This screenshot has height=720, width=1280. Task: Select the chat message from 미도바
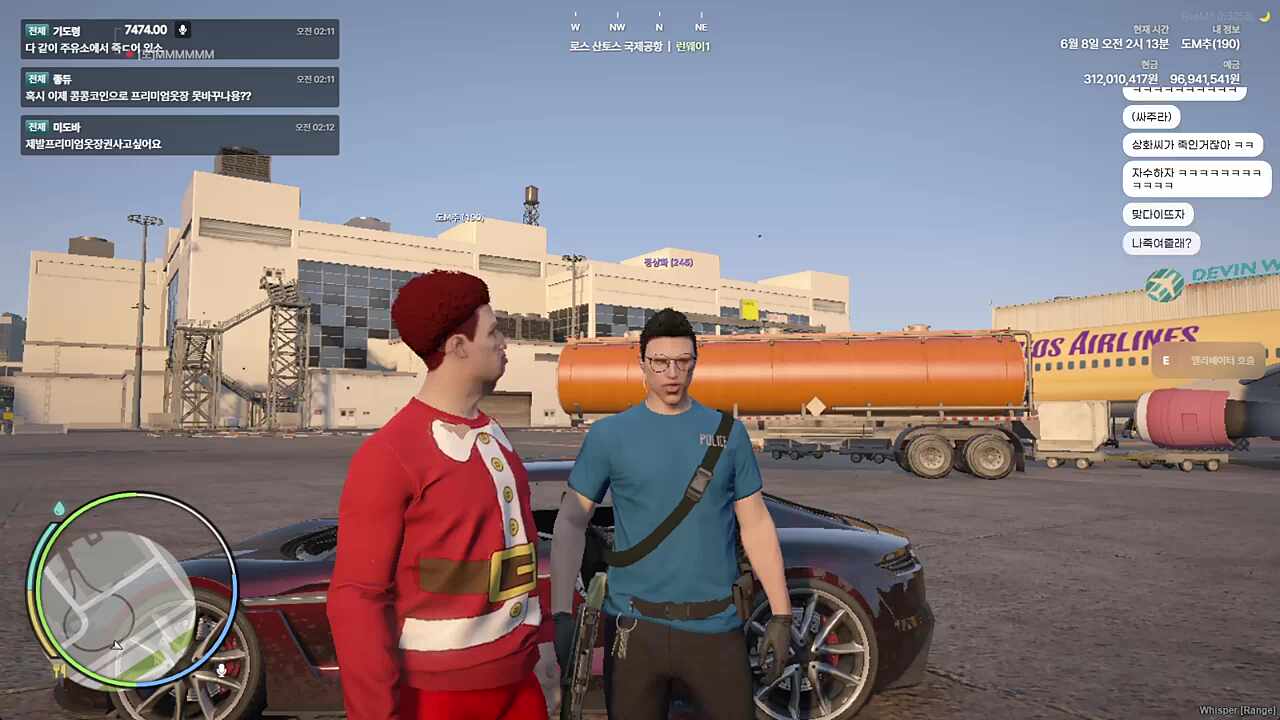[x=180, y=135]
